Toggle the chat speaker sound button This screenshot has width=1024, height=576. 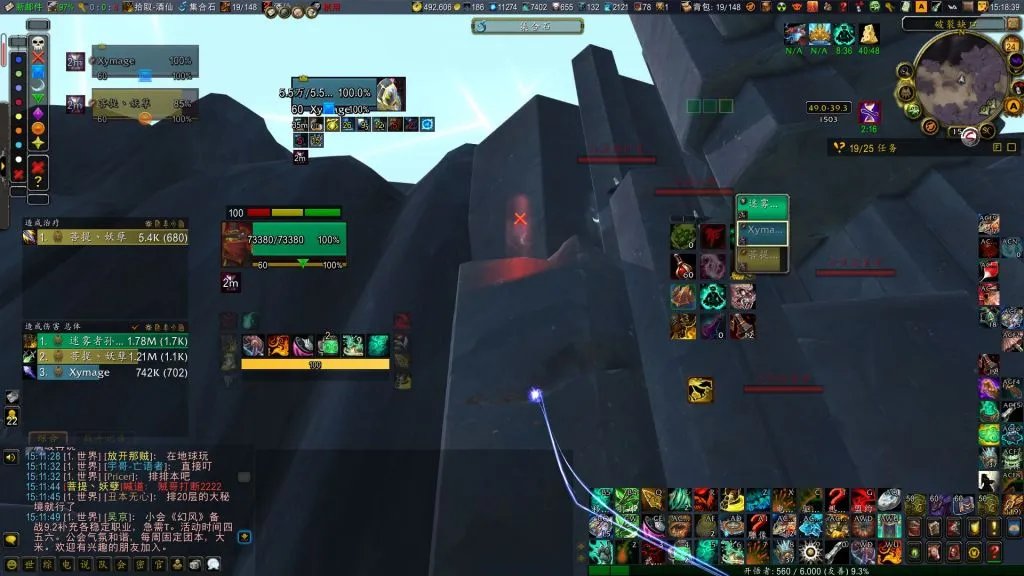pos(11,457)
